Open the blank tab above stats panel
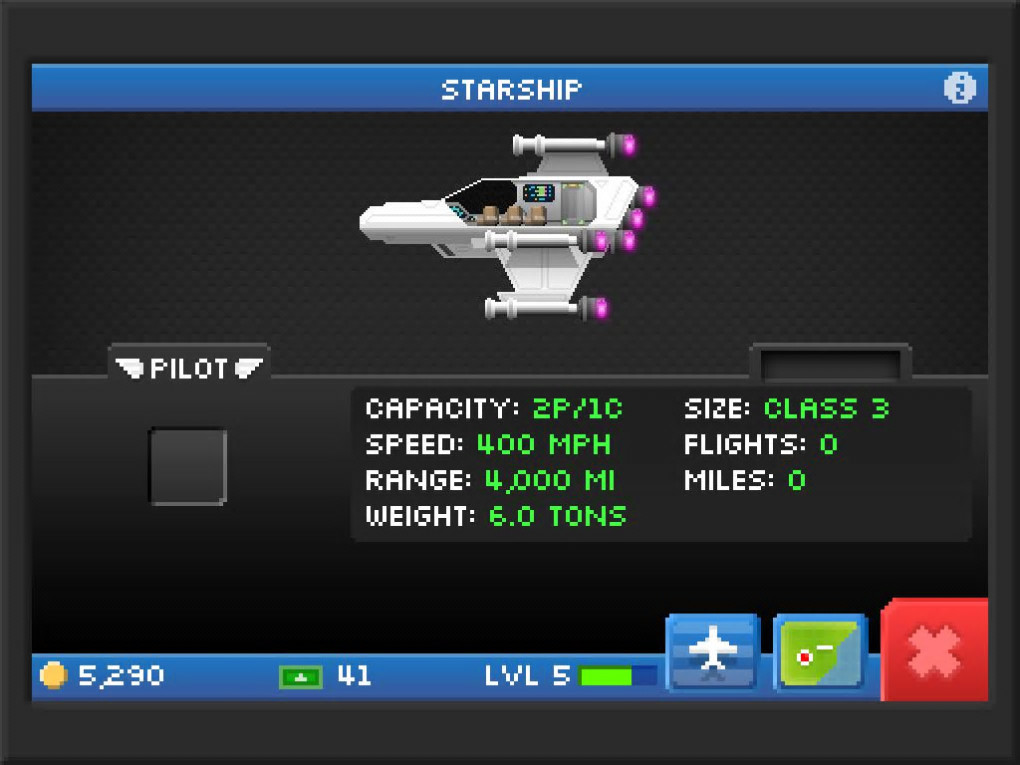Image resolution: width=1020 pixels, height=765 pixels. point(830,364)
